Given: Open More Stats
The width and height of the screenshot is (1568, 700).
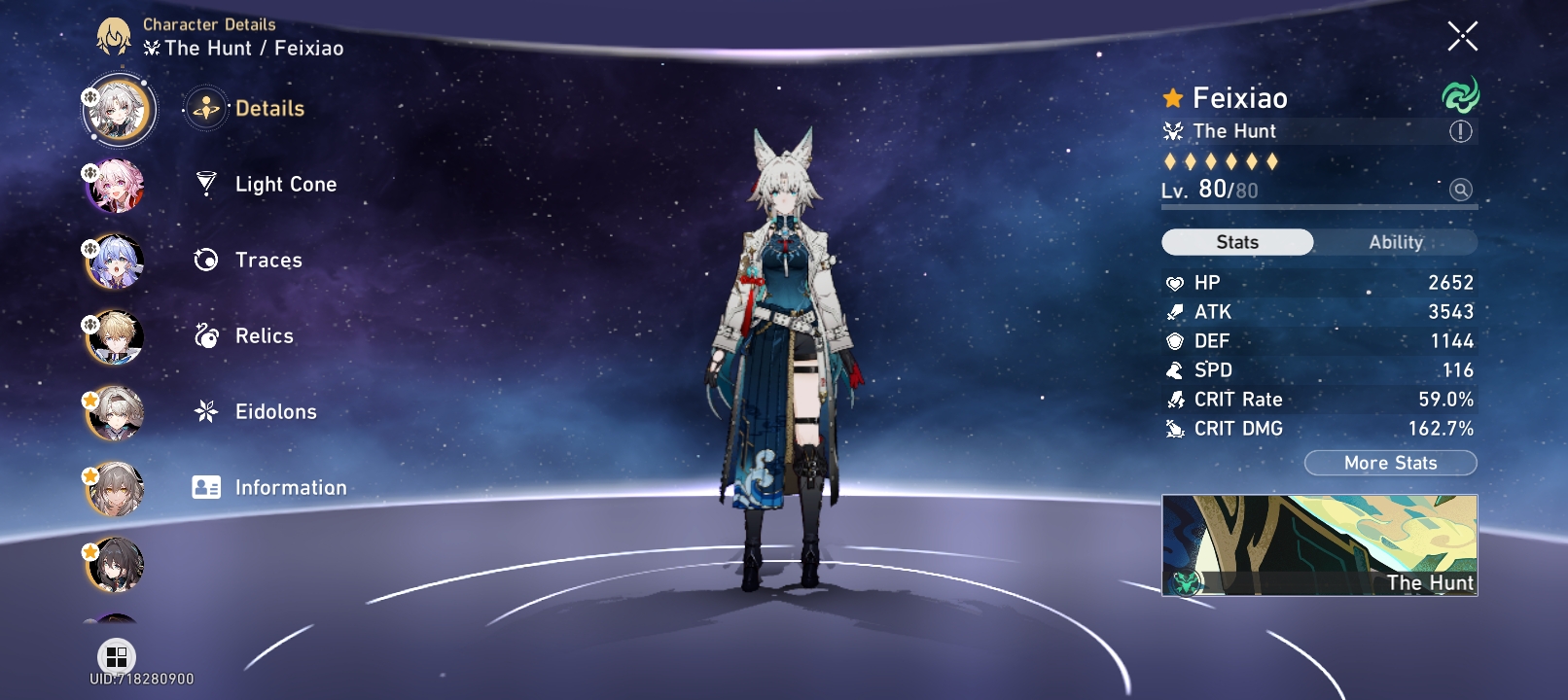Looking at the screenshot, I should (x=1391, y=463).
